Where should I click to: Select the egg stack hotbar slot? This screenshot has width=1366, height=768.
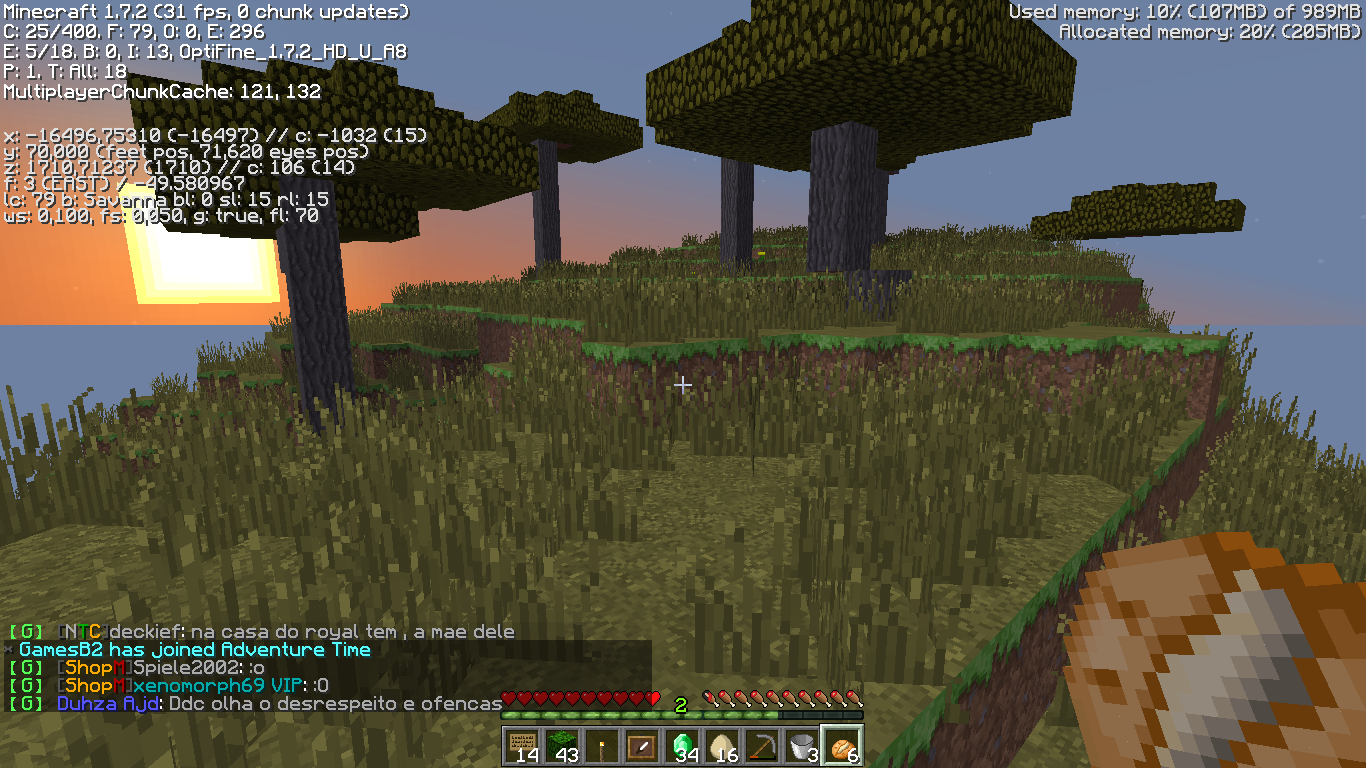[x=722, y=745]
